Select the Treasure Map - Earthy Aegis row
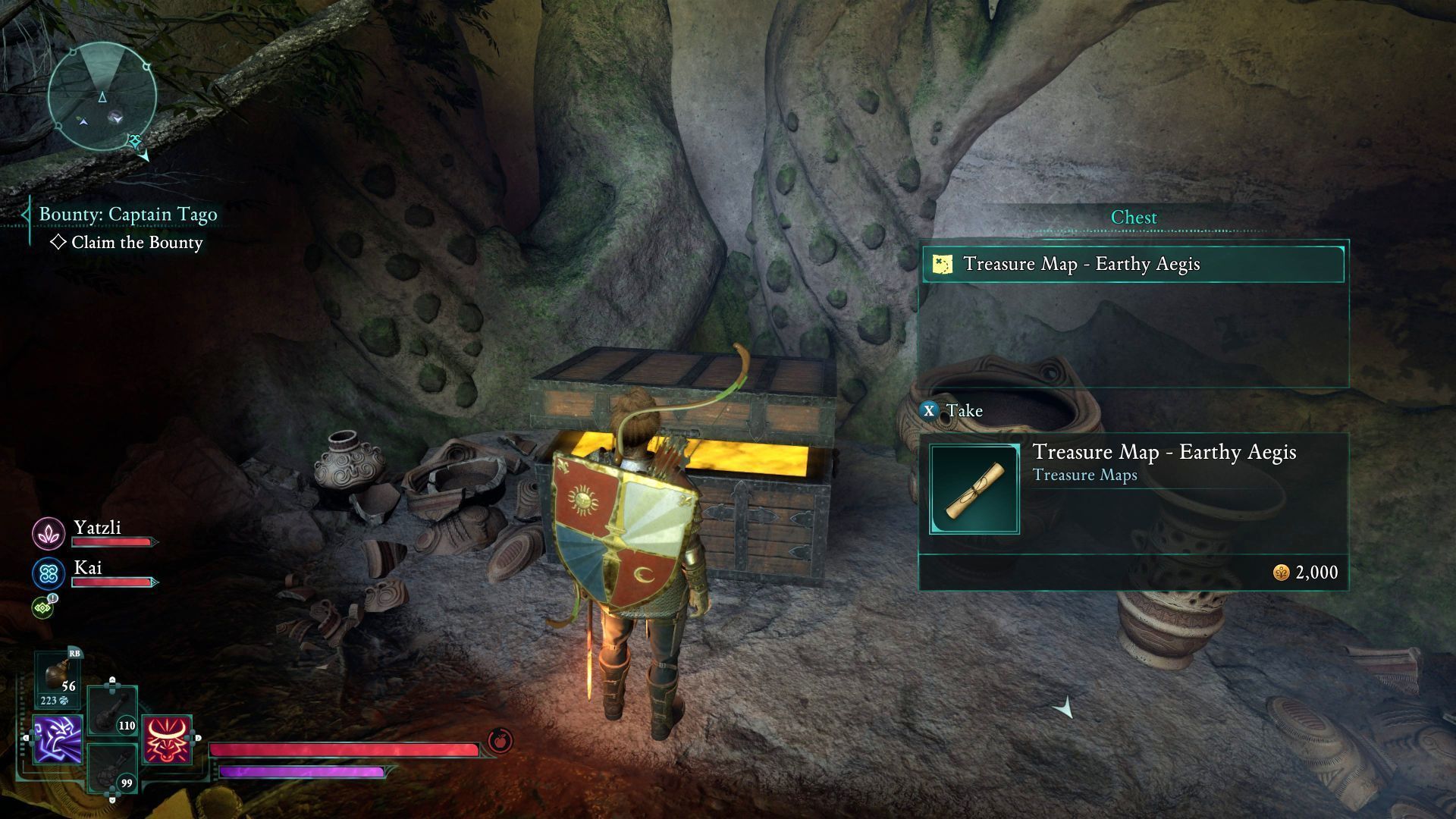Image resolution: width=1456 pixels, height=819 pixels. tap(1133, 264)
